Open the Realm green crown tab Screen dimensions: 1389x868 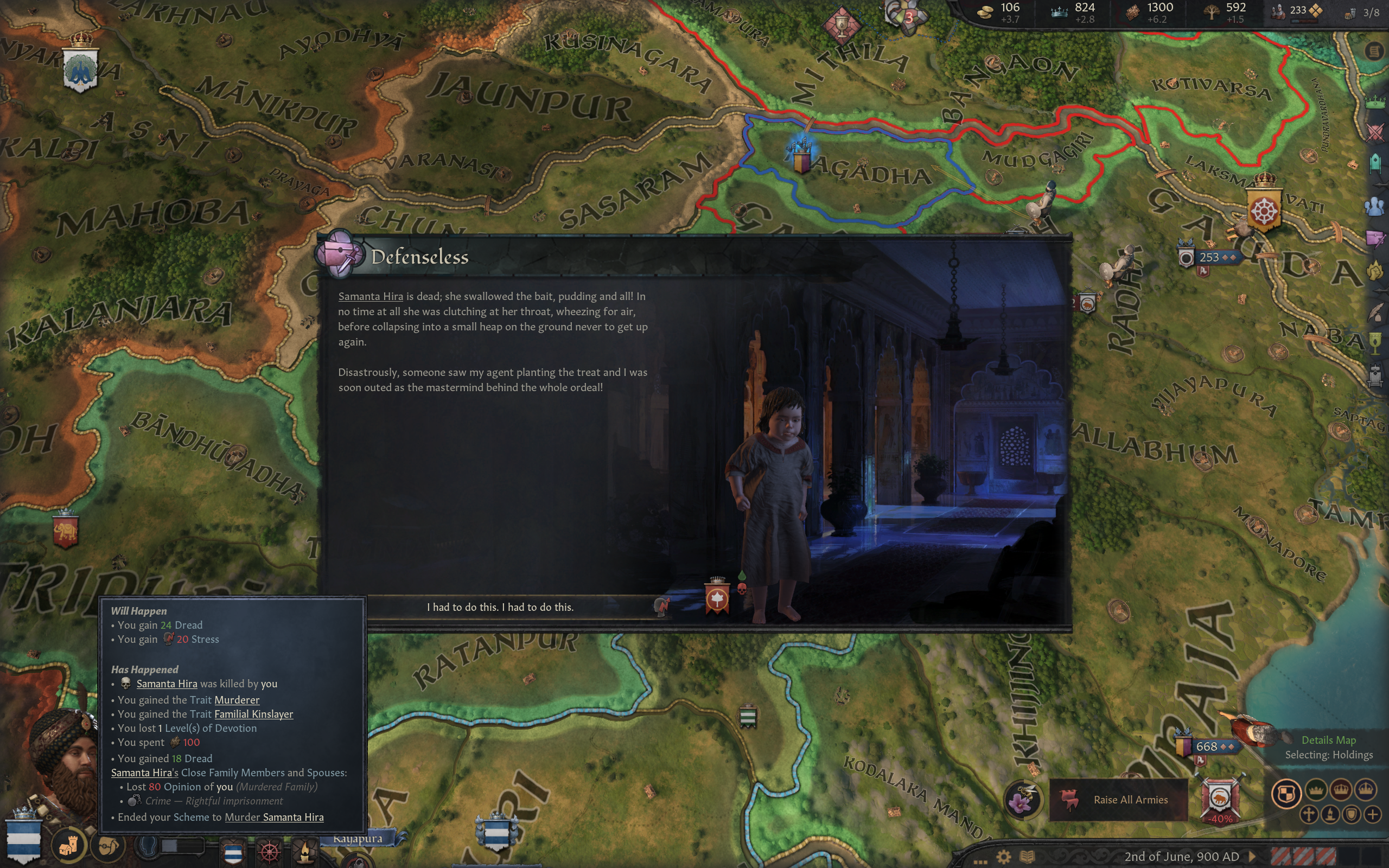[1375, 103]
